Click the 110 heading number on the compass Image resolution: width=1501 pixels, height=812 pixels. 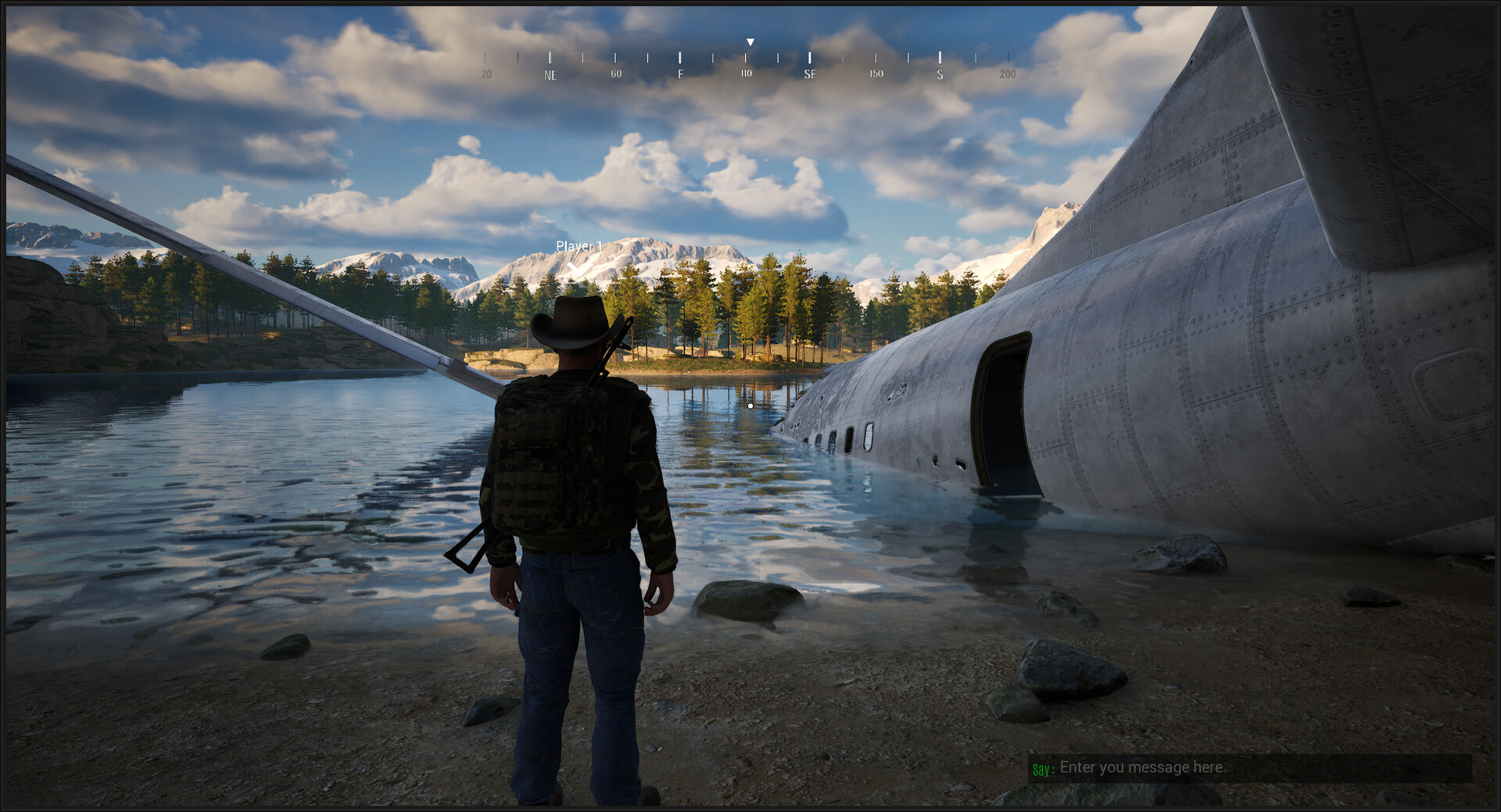(x=745, y=73)
